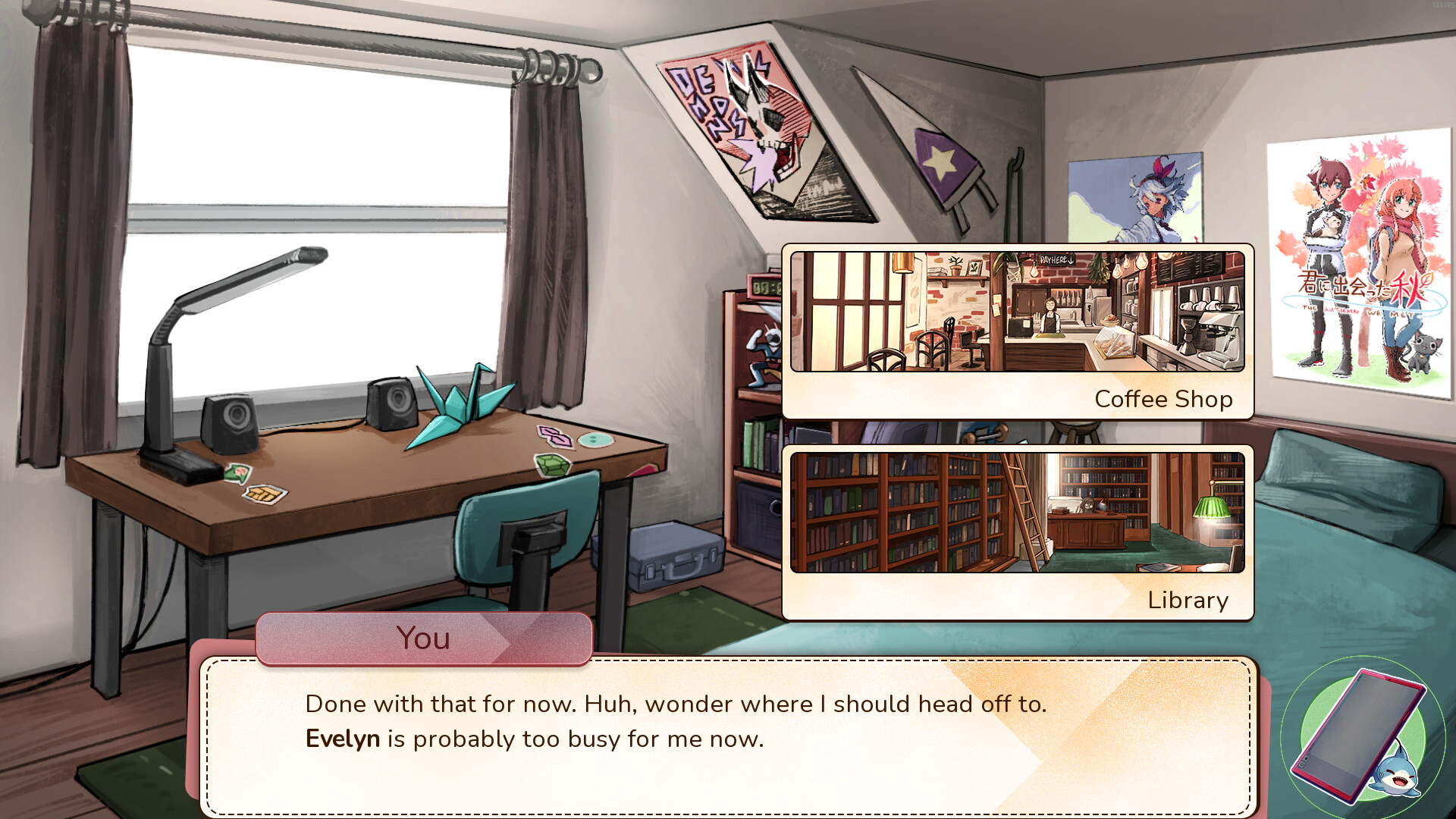
Task: Click the teal origami crane on the desk
Action: 455,402
